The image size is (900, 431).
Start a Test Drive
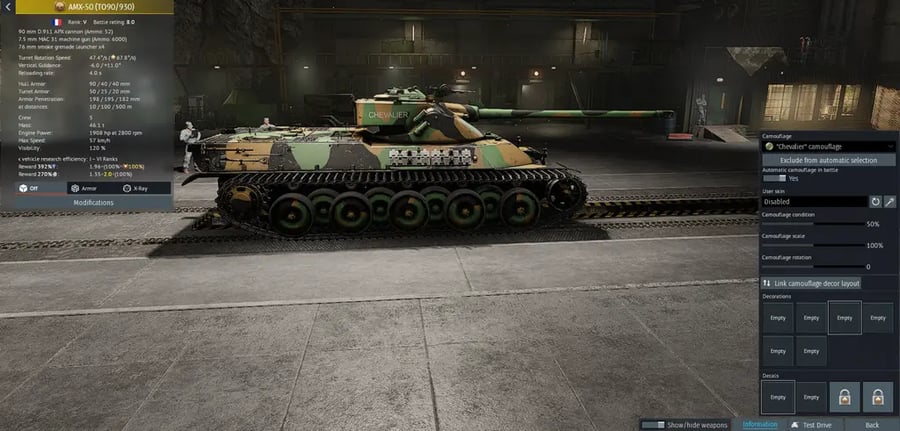click(813, 425)
